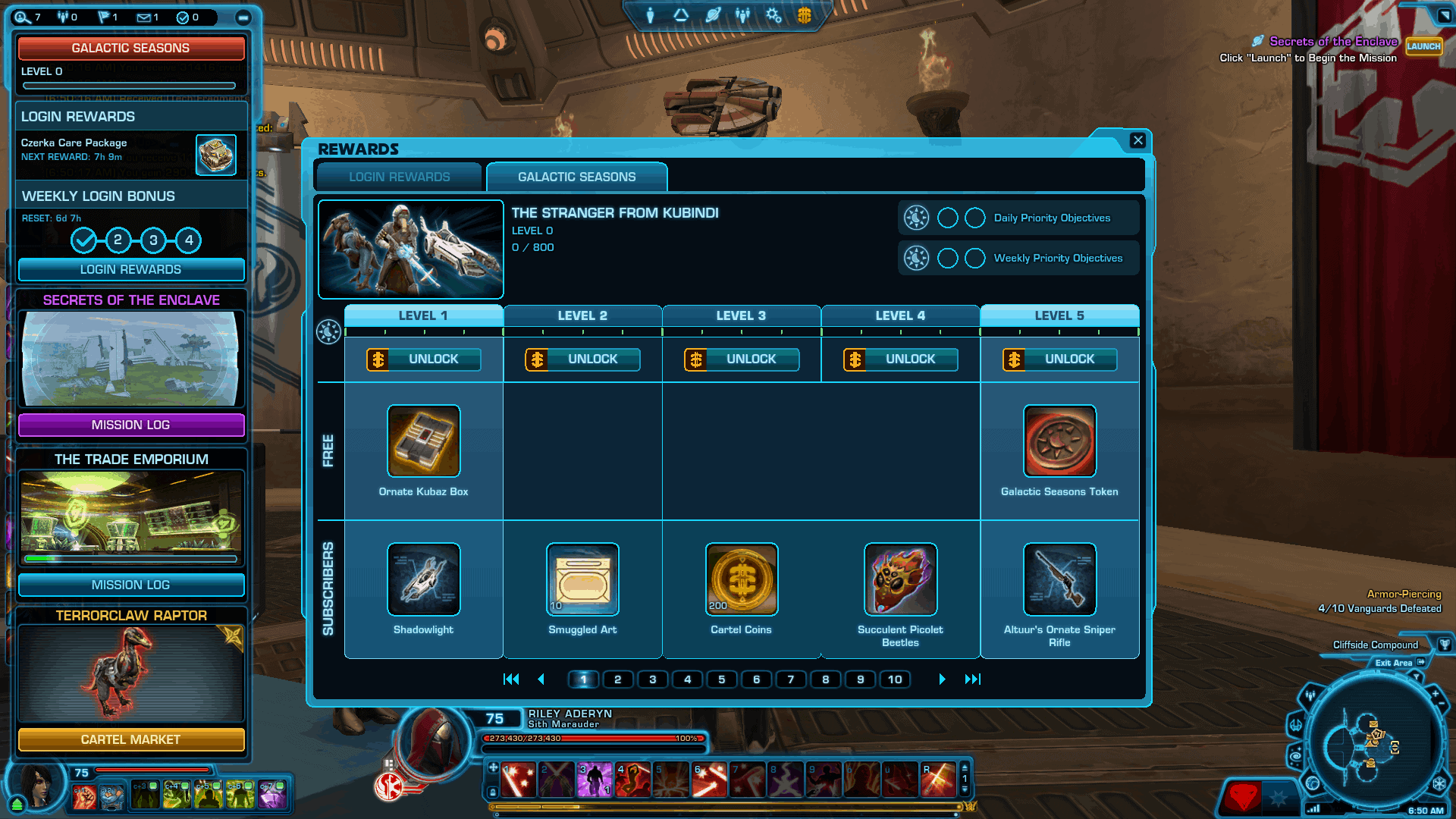Open Secrets of the Enclave Mission Log
The image size is (1456, 819).
(131, 425)
